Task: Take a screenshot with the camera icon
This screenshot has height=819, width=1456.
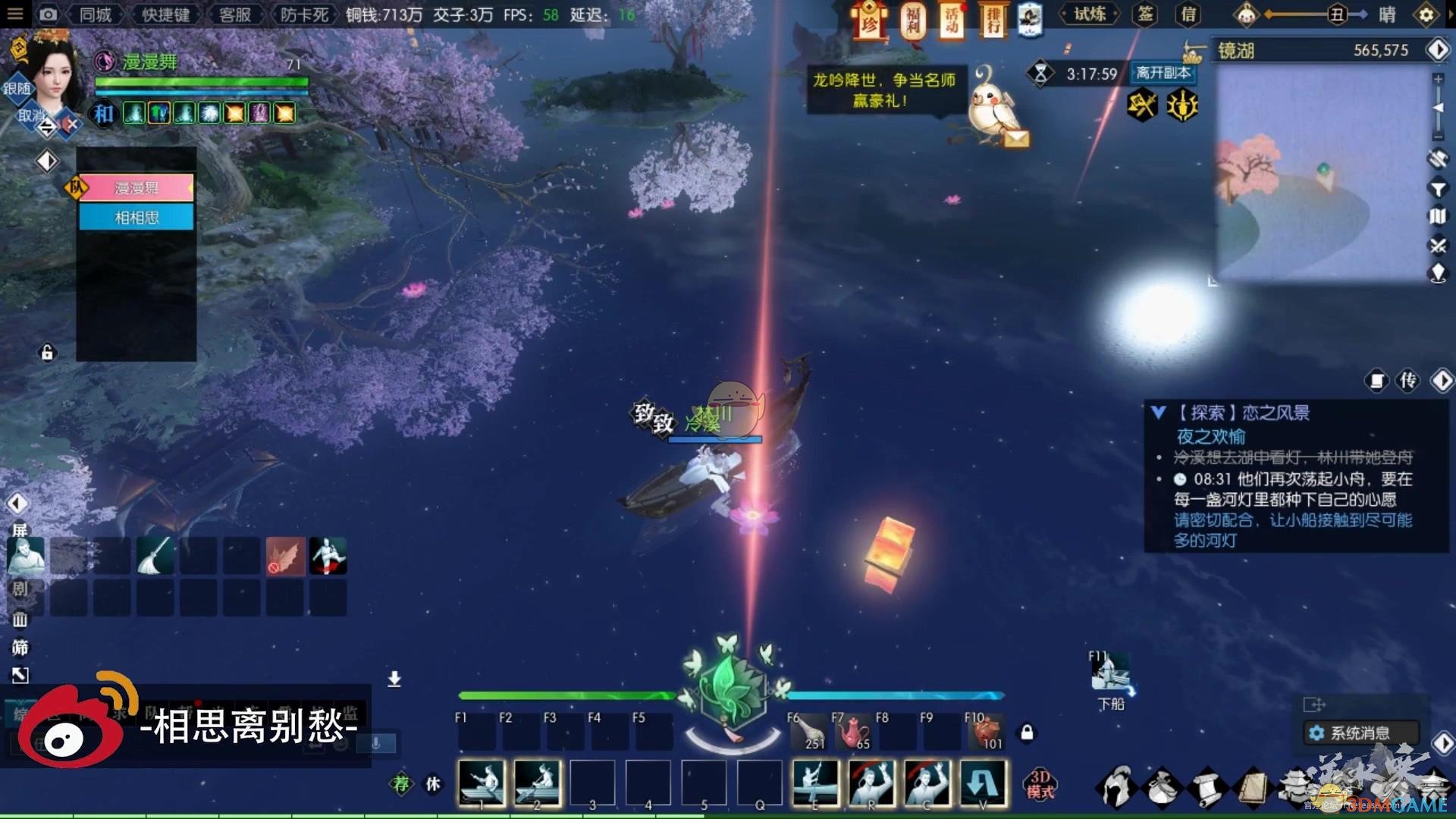Action: 47,14
